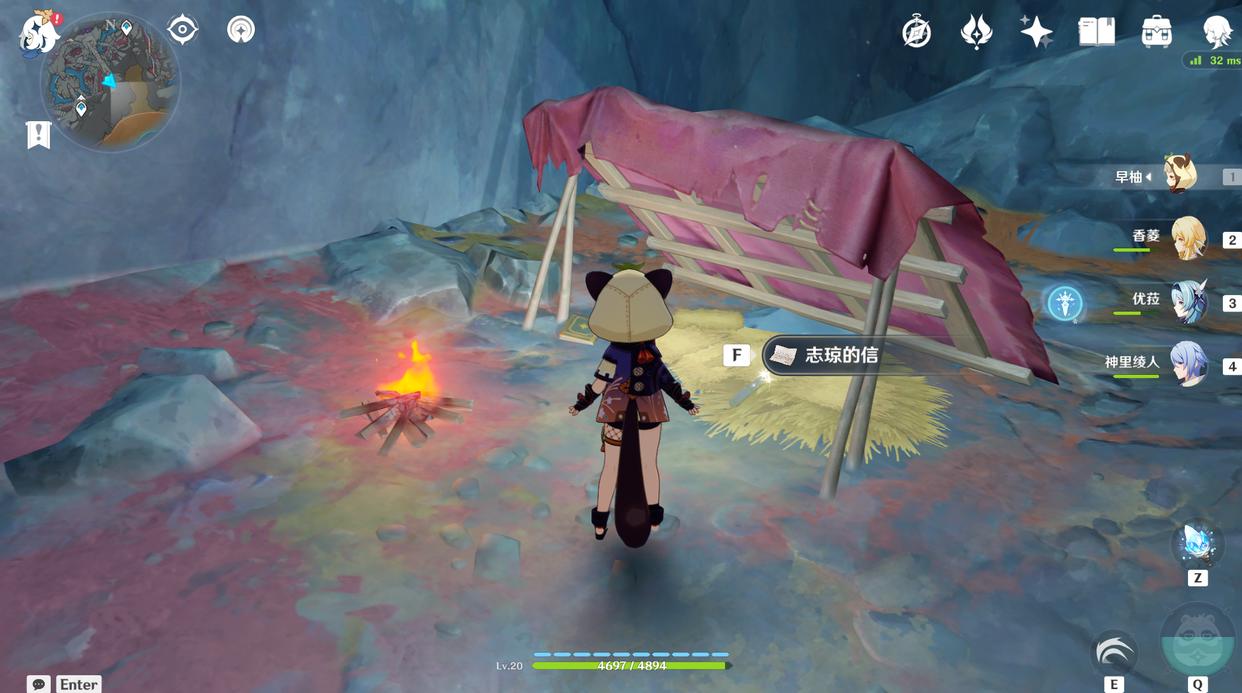The height and width of the screenshot is (693, 1242).
Task: Open the circular minimap
Action: coord(110,82)
